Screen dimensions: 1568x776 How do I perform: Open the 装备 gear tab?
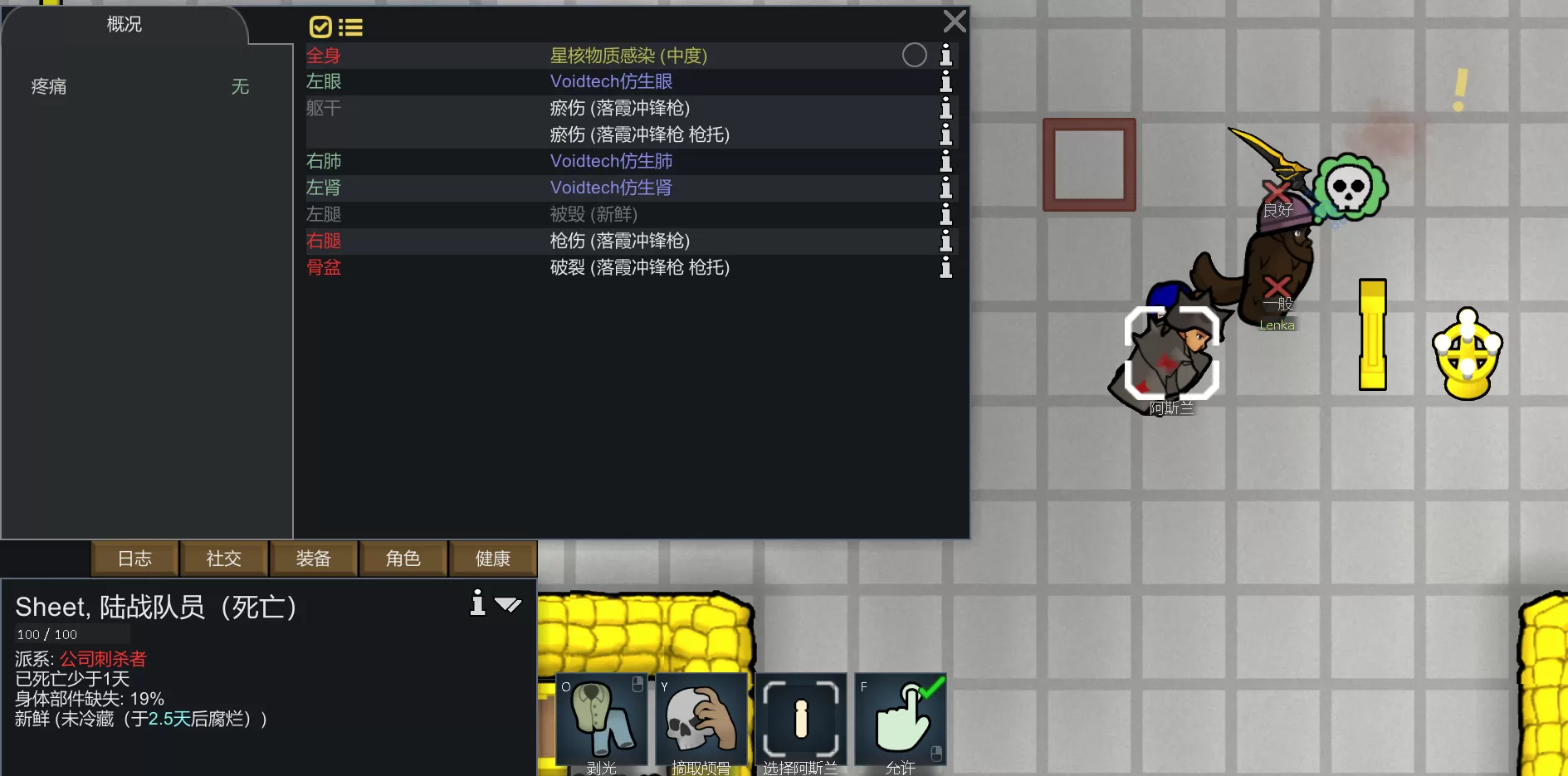314,559
